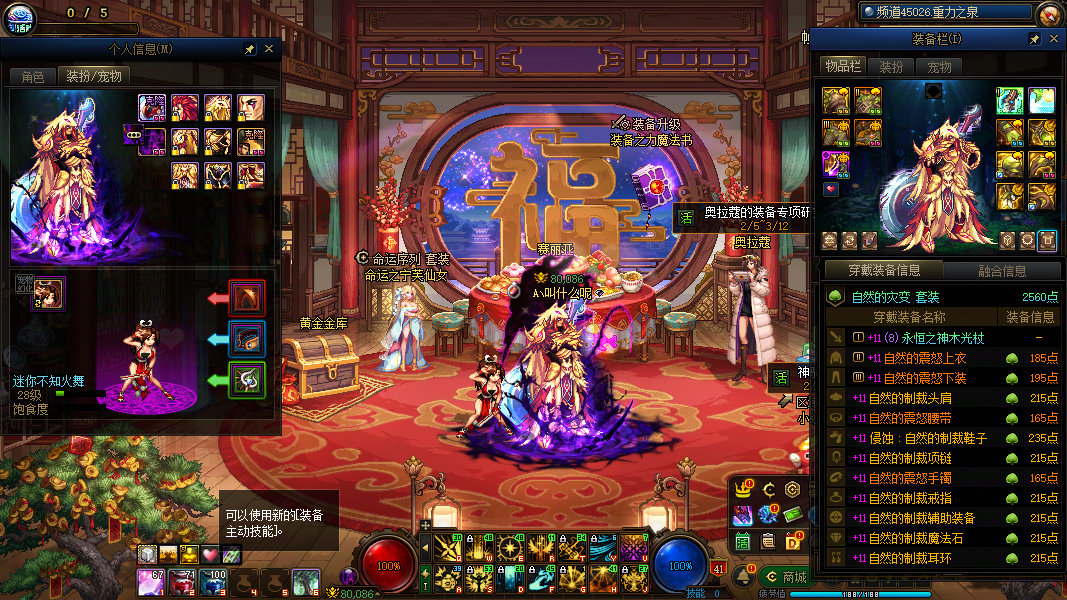
Task: Close the 装备栏 equipment window
Action: [x=1053, y=38]
